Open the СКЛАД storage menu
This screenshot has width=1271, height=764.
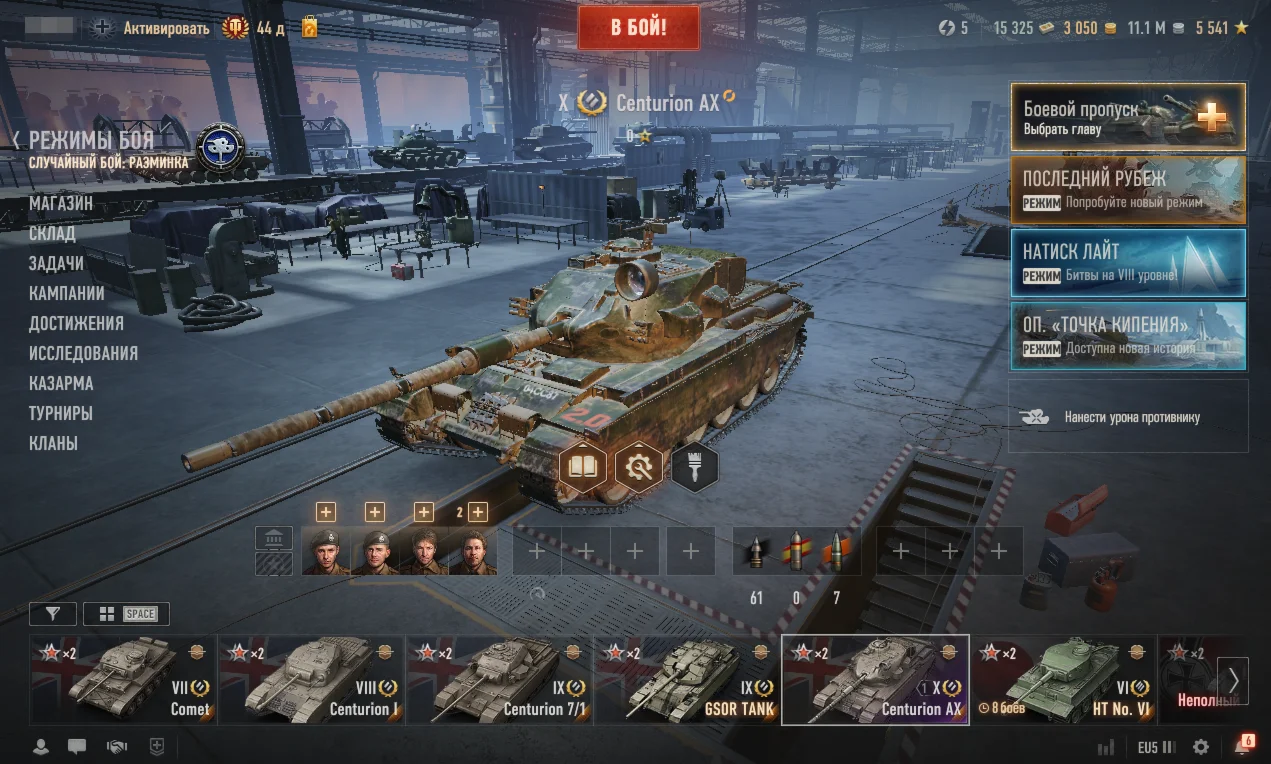click(x=52, y=233)
